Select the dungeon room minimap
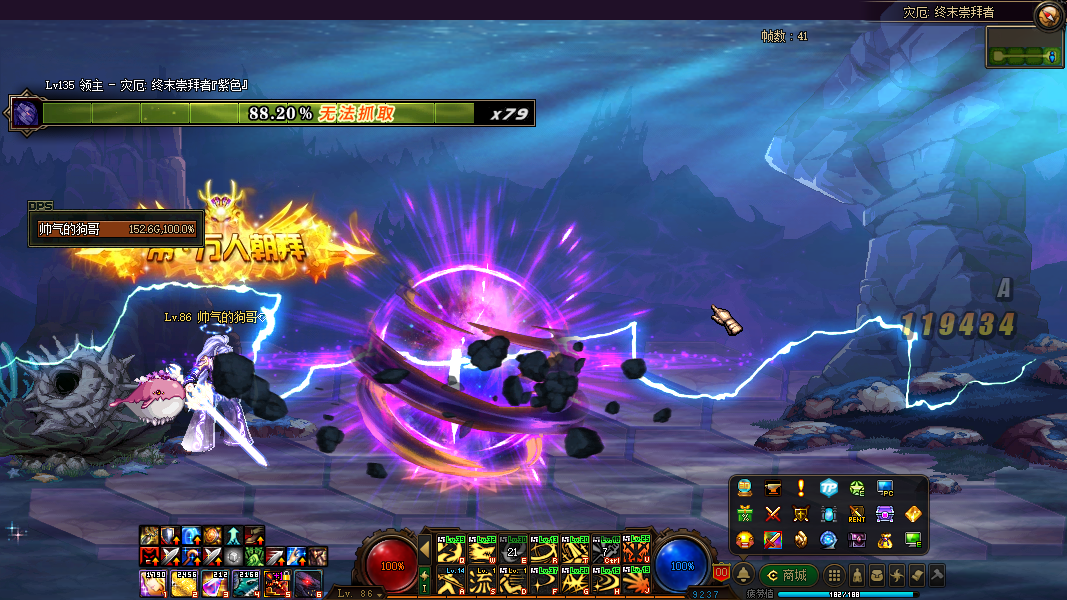1067x600 pixels. click(x=1023, y=48)
